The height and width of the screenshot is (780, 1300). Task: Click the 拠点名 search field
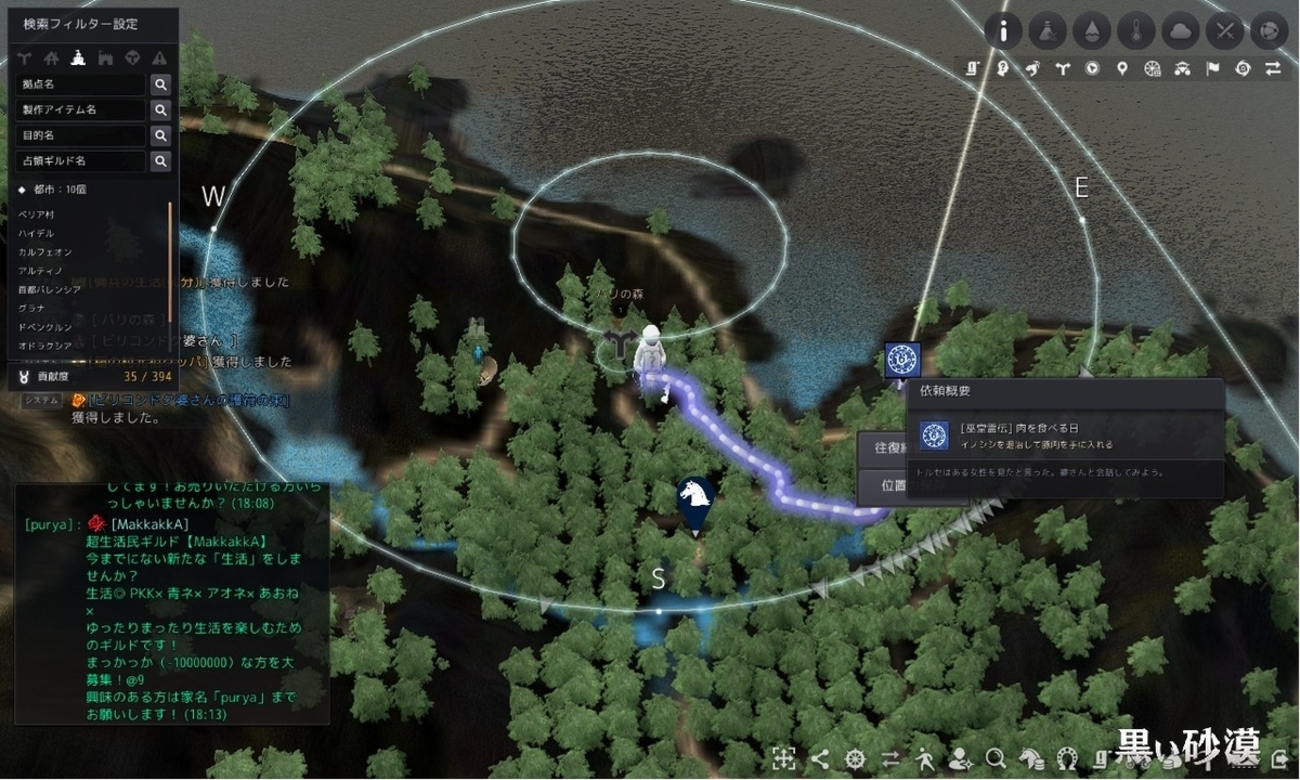tap(80, 85)
